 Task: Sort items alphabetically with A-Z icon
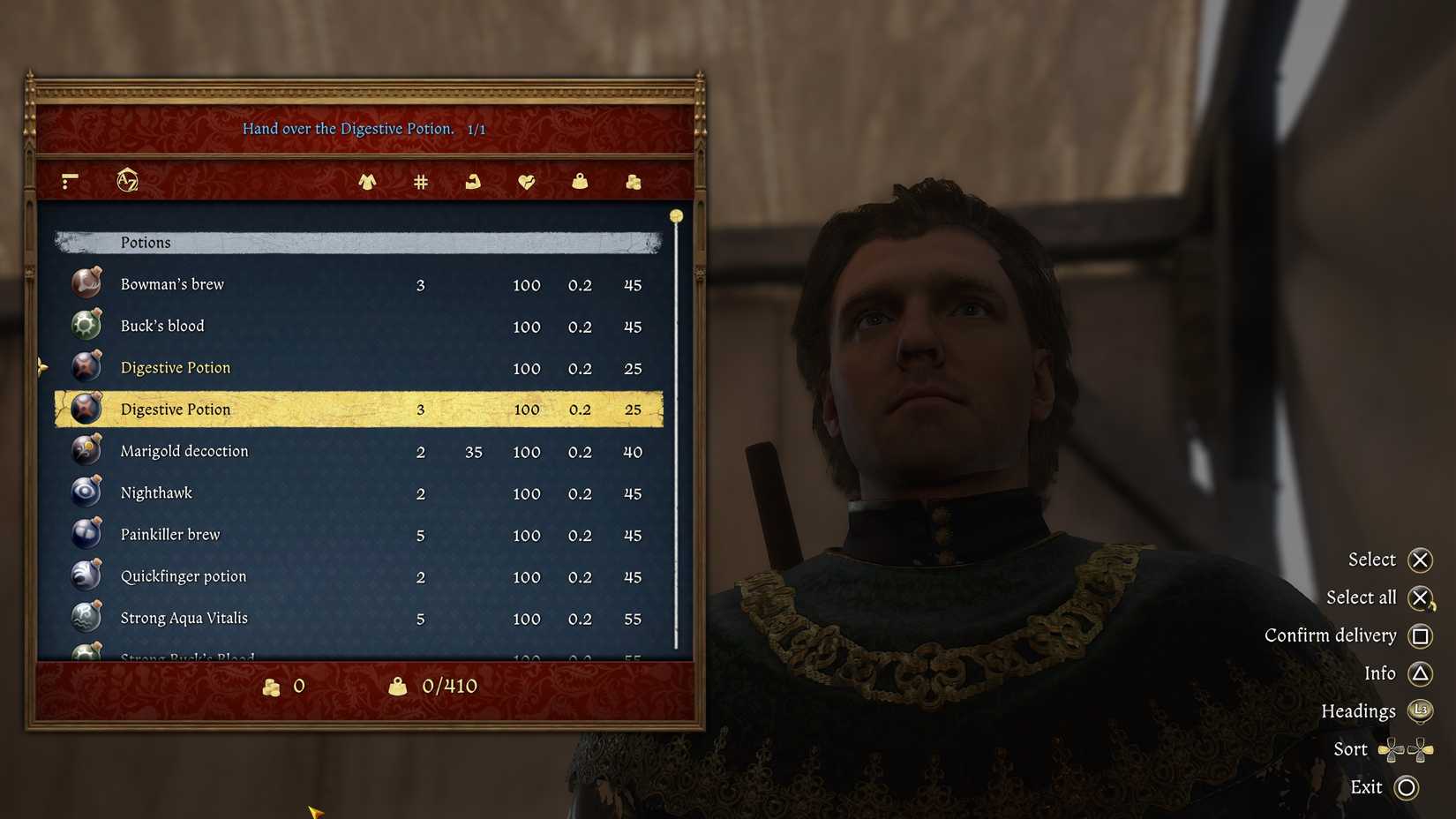(126, 181)
